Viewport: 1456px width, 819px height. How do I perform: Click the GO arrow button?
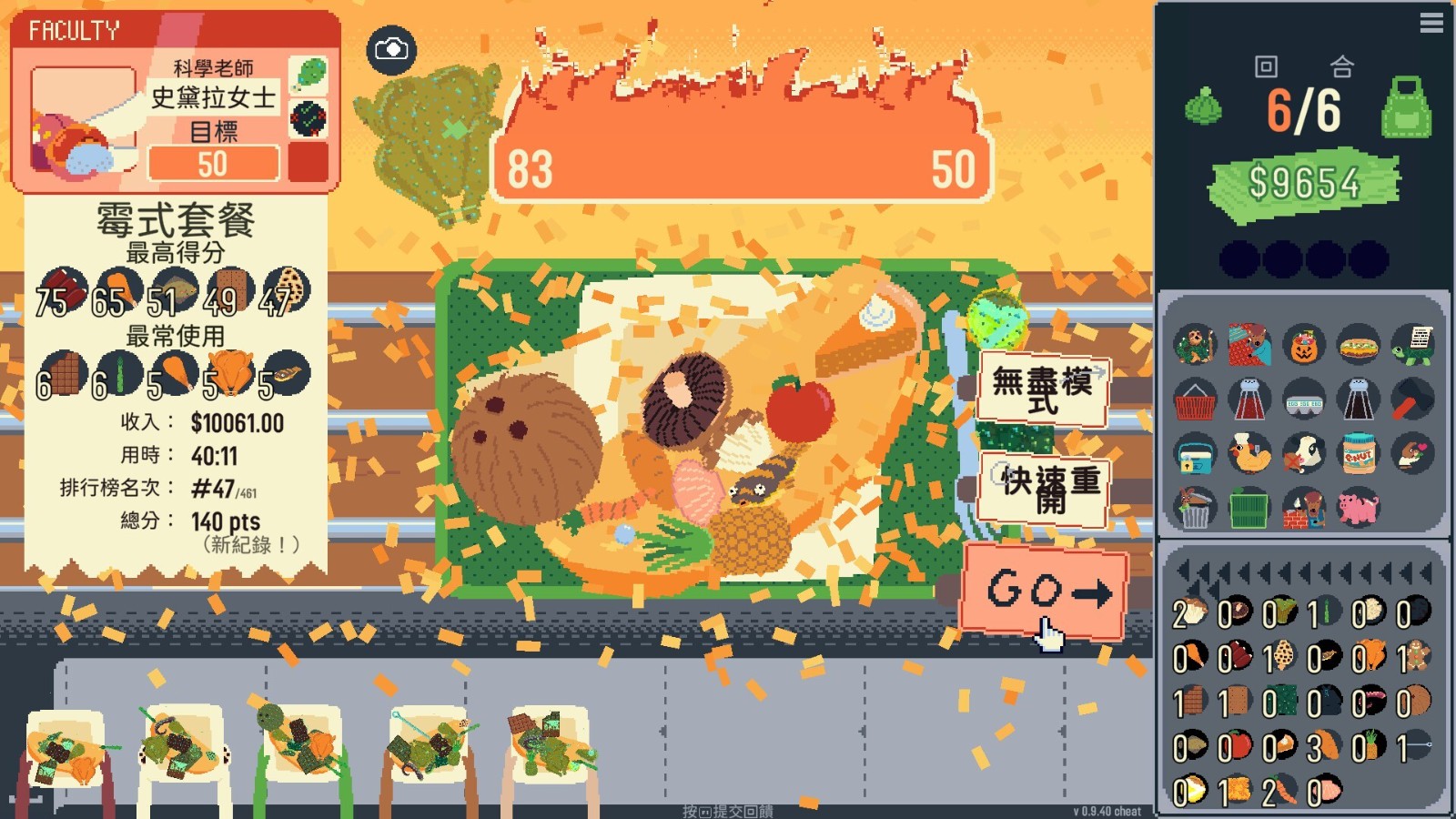pyautogui.click(x=1044, y=591)
